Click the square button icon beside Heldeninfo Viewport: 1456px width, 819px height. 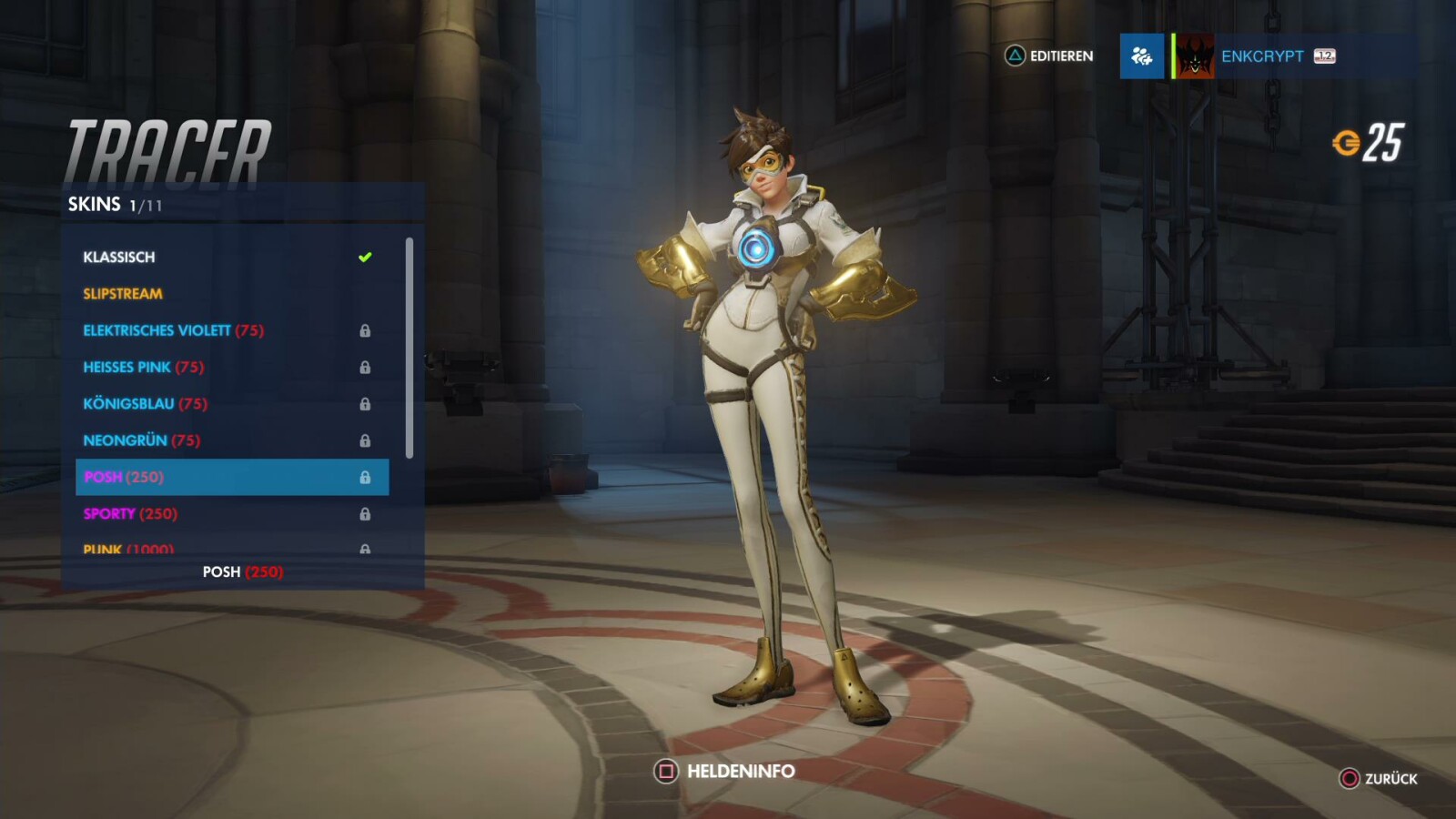pos(663,771)
